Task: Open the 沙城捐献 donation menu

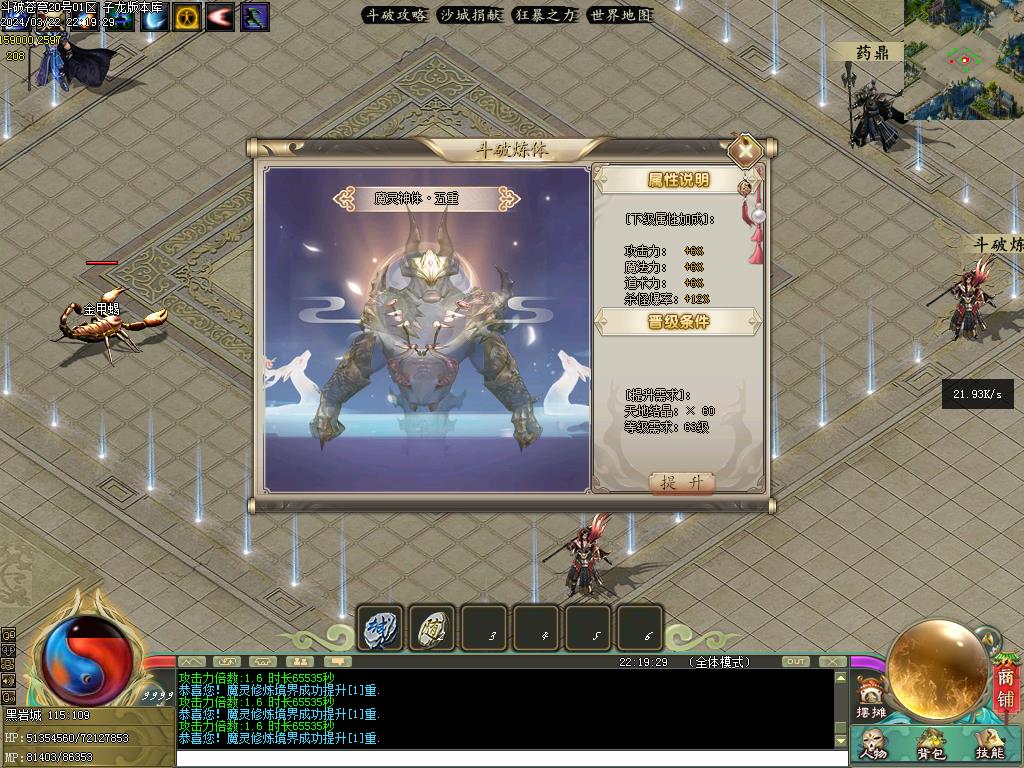Action: click(470, 15)
